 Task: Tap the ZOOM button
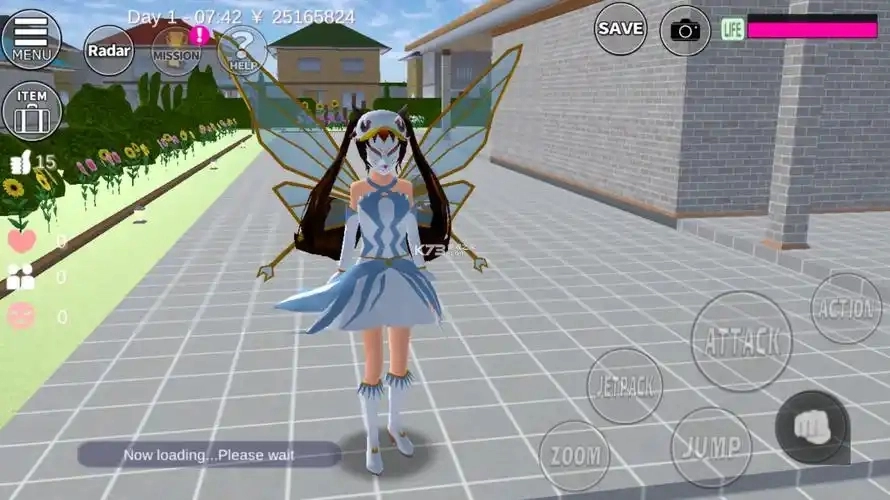tap(574, 456)
